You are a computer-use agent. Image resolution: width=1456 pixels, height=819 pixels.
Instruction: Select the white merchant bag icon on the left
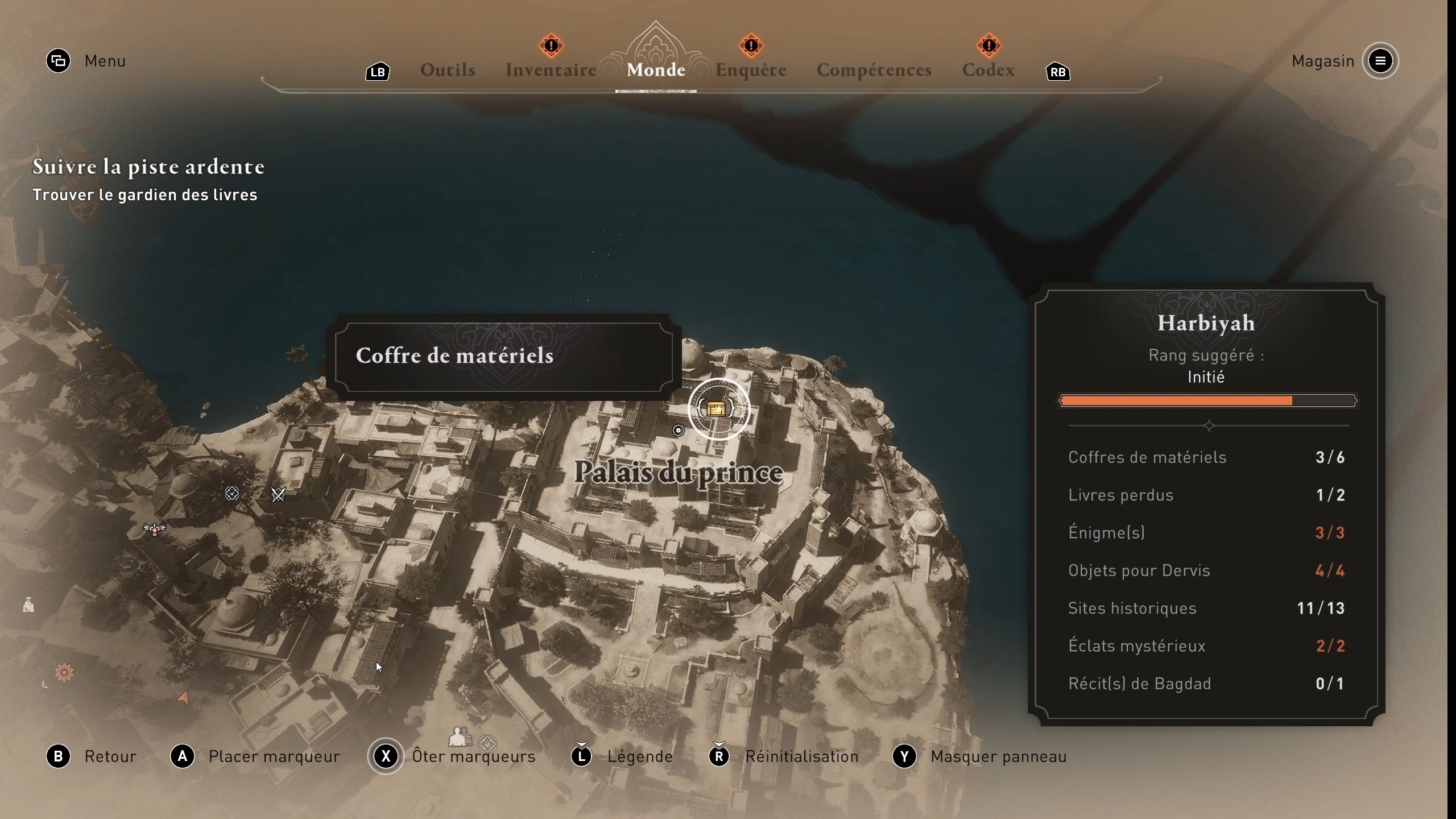coord(28,606)
